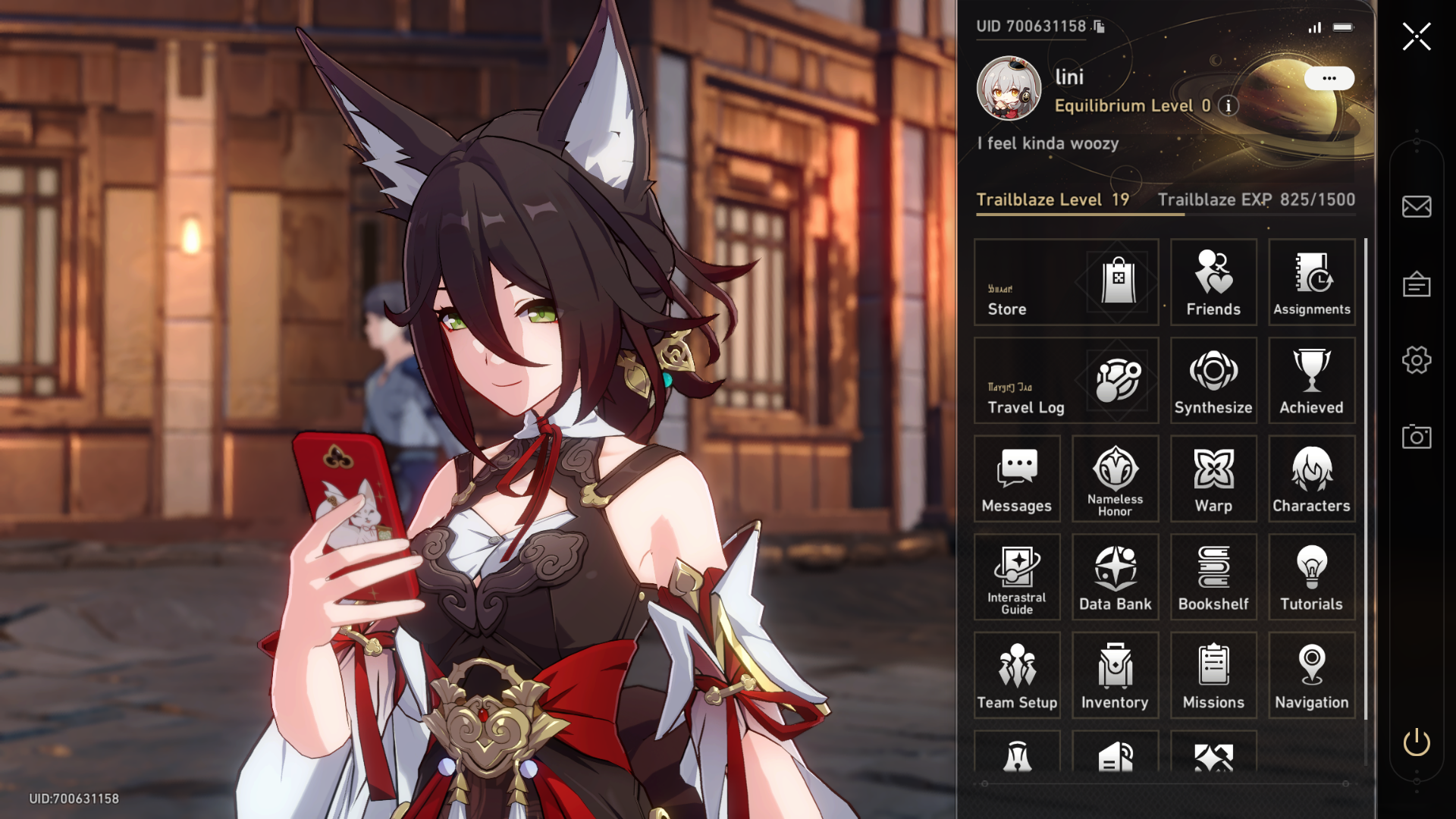The width and height of the screenshot is (1456, 819).
Task: Open the Synthesize menu
Action: [1213, 381]
